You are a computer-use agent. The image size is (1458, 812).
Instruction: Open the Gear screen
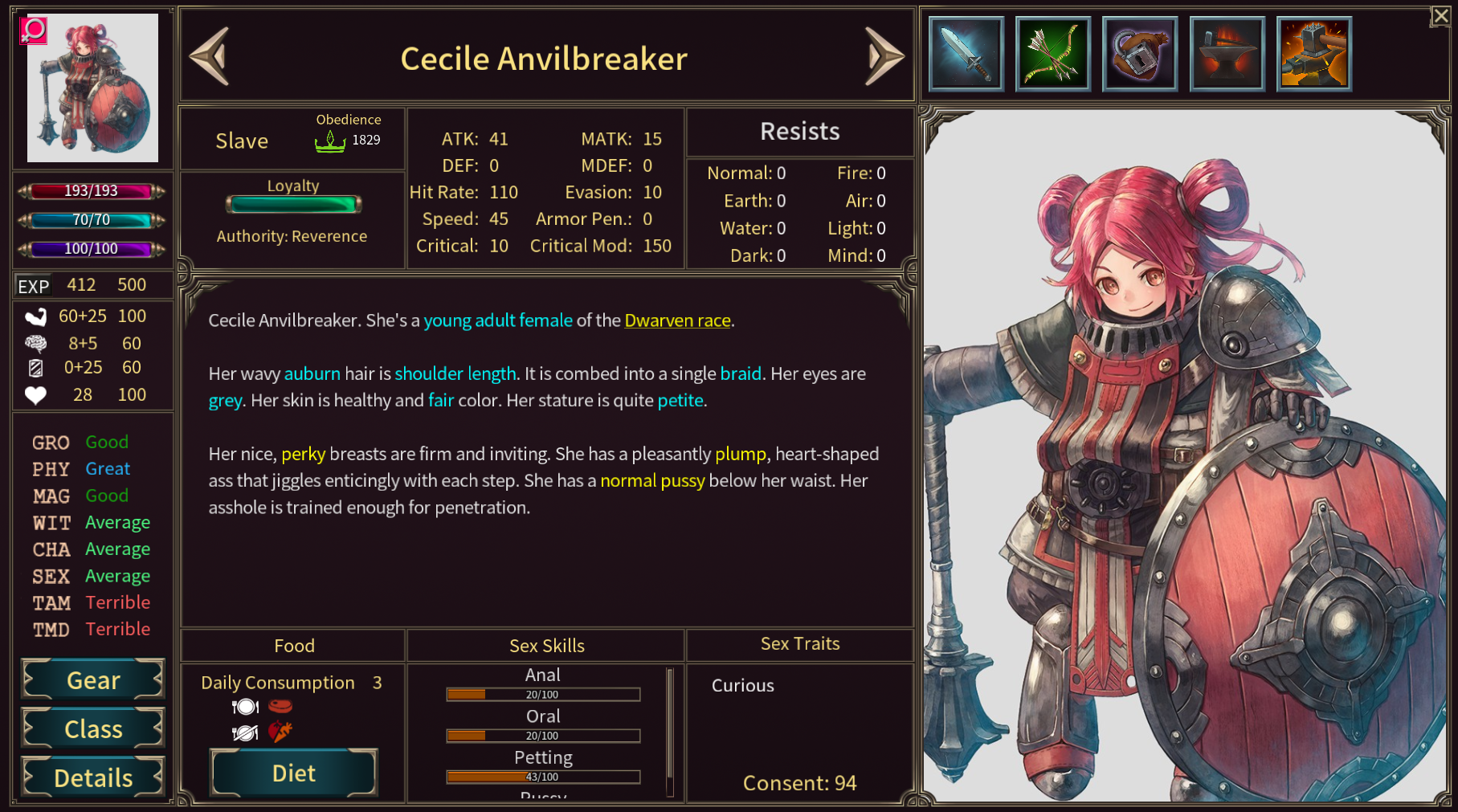[x=93, y=680]
